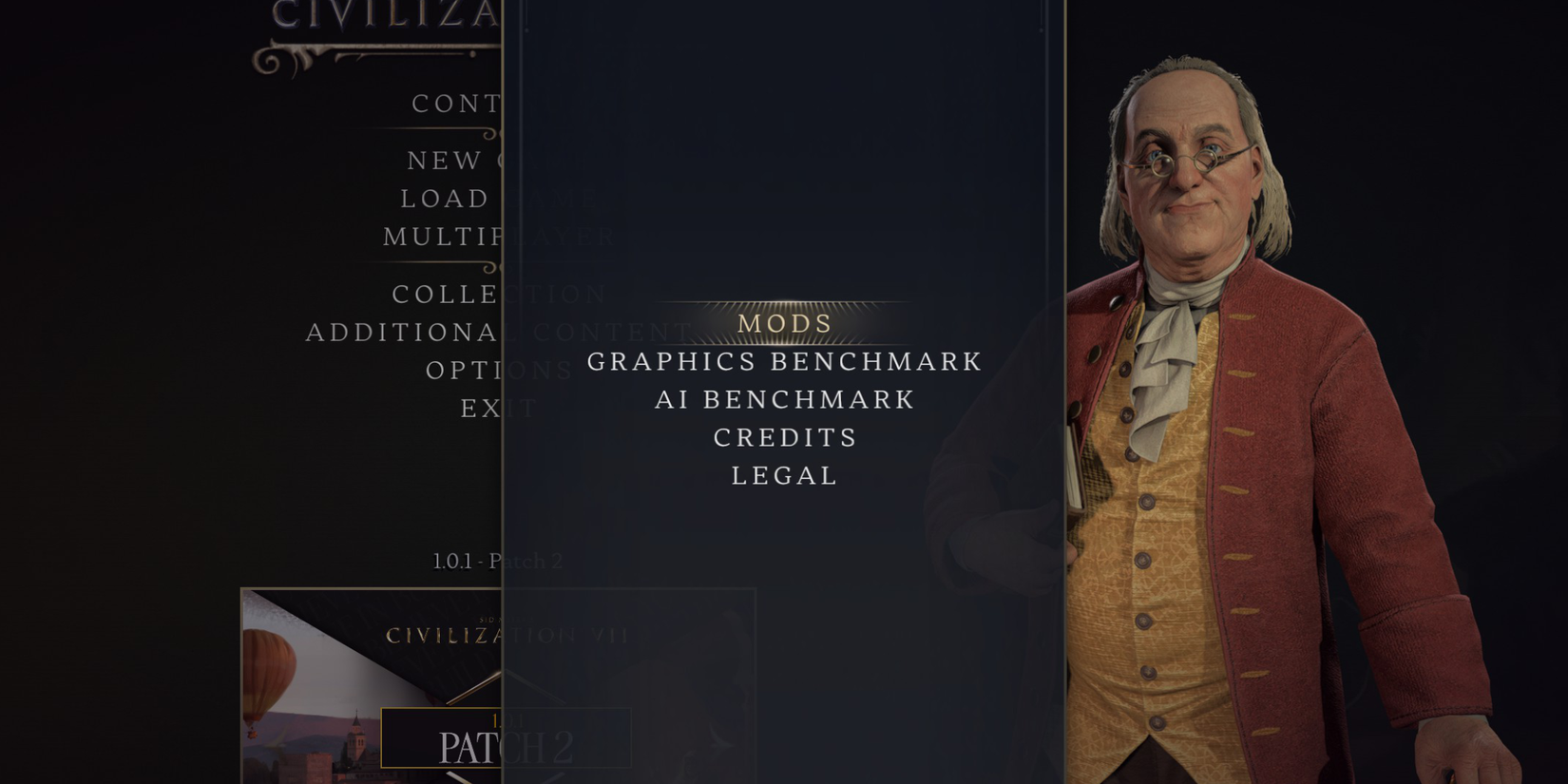Image resolution: width=1568 pixels, height=784 pixels.
Task: Launch the AI Benchmark
Action: (x=783, y=399)
